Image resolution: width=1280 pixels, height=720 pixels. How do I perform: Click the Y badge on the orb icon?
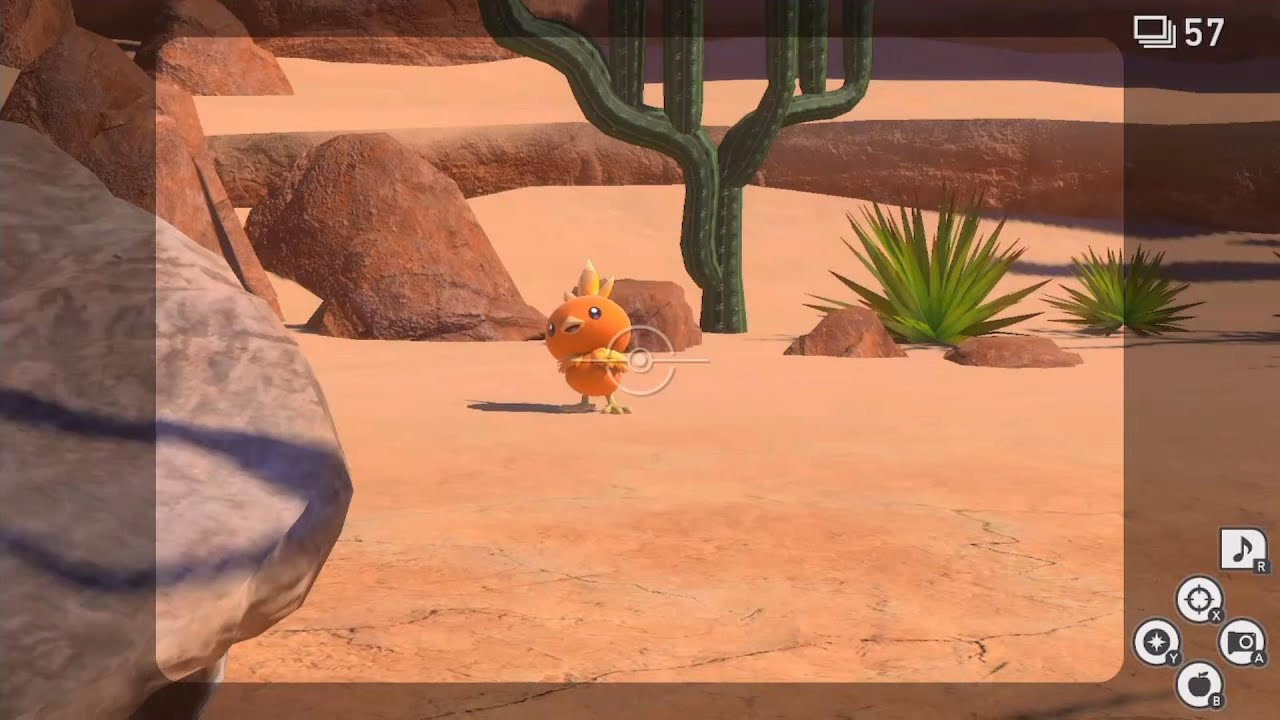pyautogui.click(x=1173, y=659)
